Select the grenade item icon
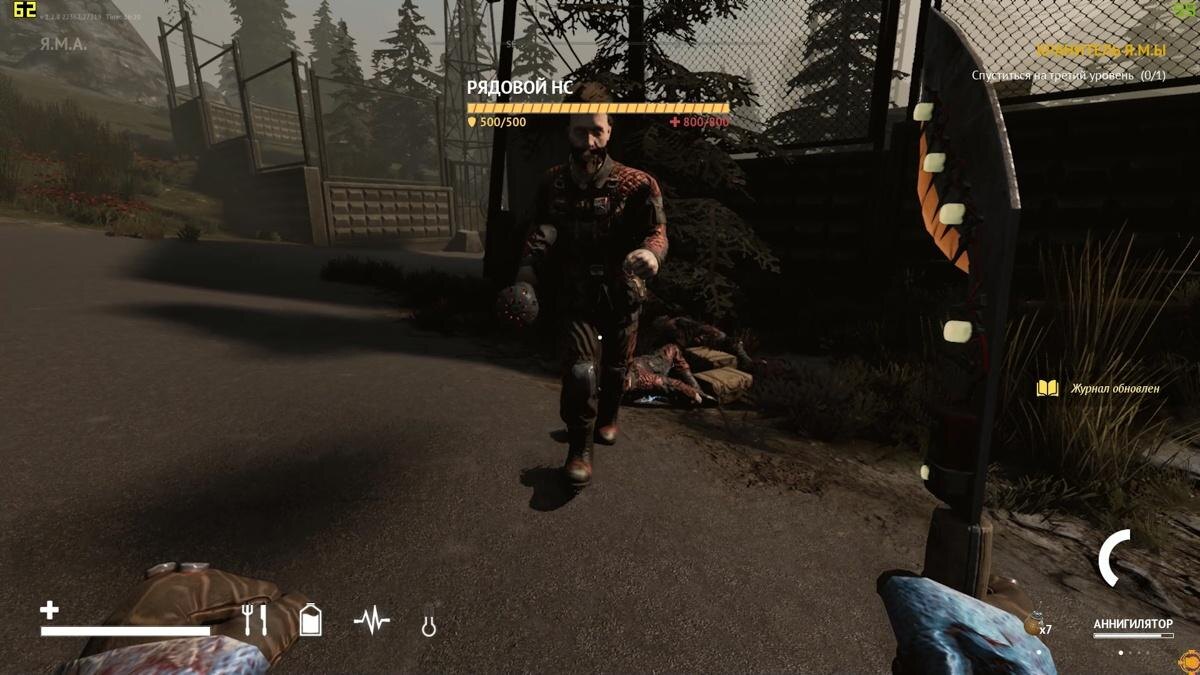 pyautogui.click(x=1034, y=622)
